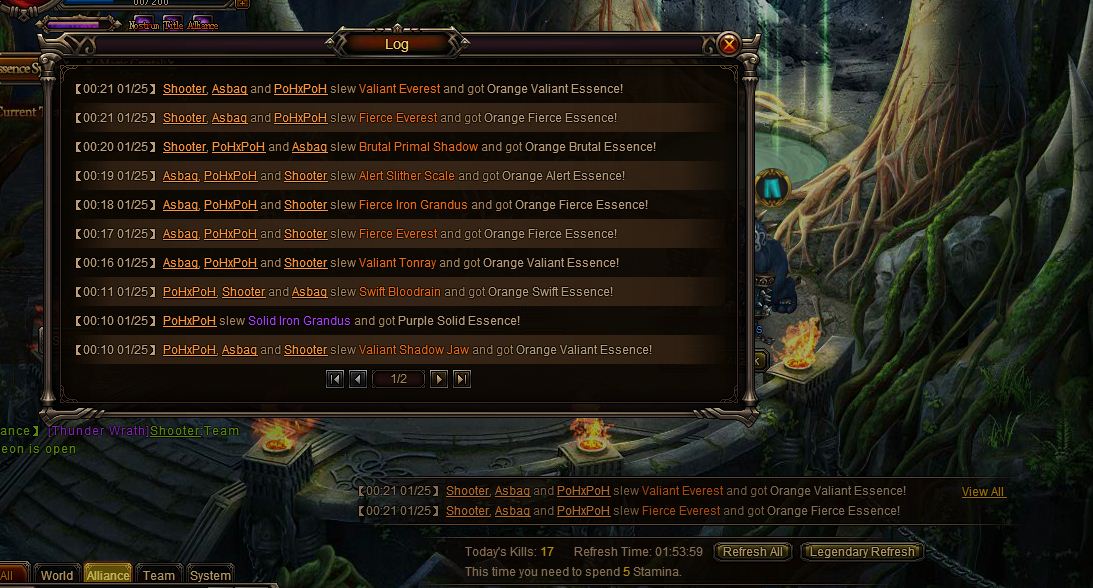Open the Team chat tab
The height and width of the screenshot is (588, 1093).
[x=159, y=575]
